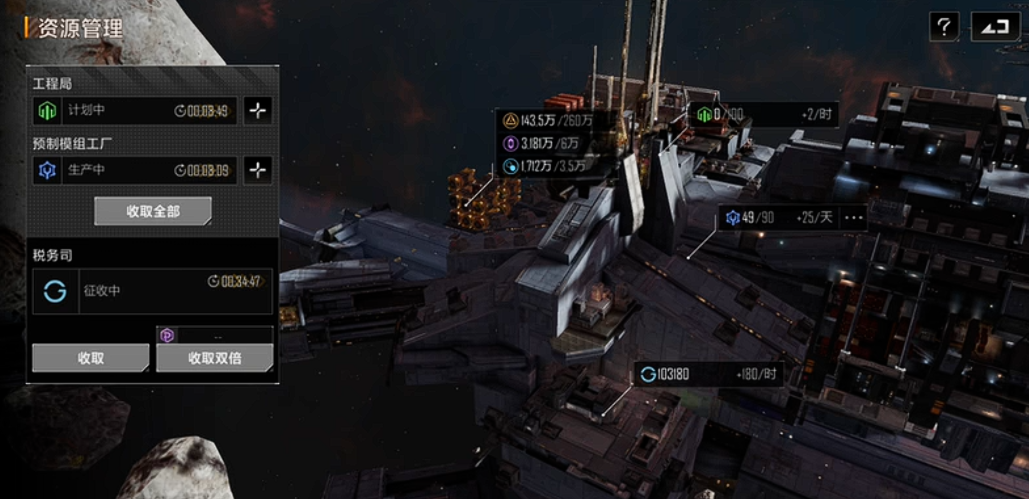Select the 工程局 planning row
Screen dimensions: 1029x499
tap(134, 111)
